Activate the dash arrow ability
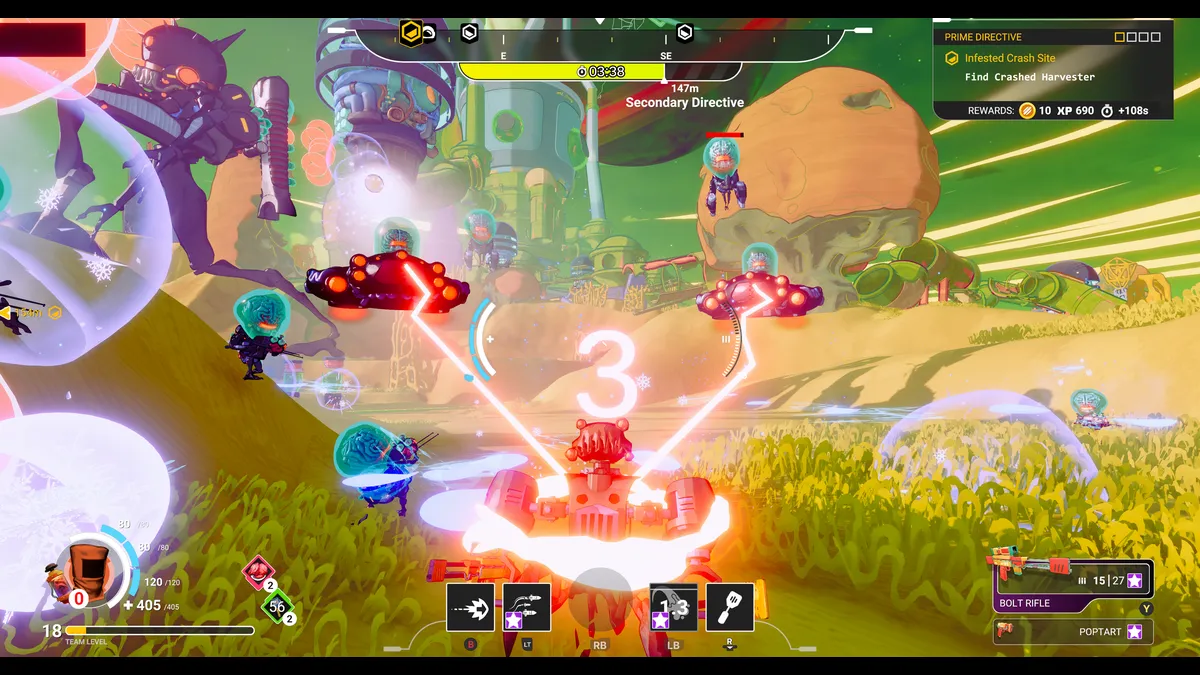This screenshot has width=1200, height=675. coord(470,608)
